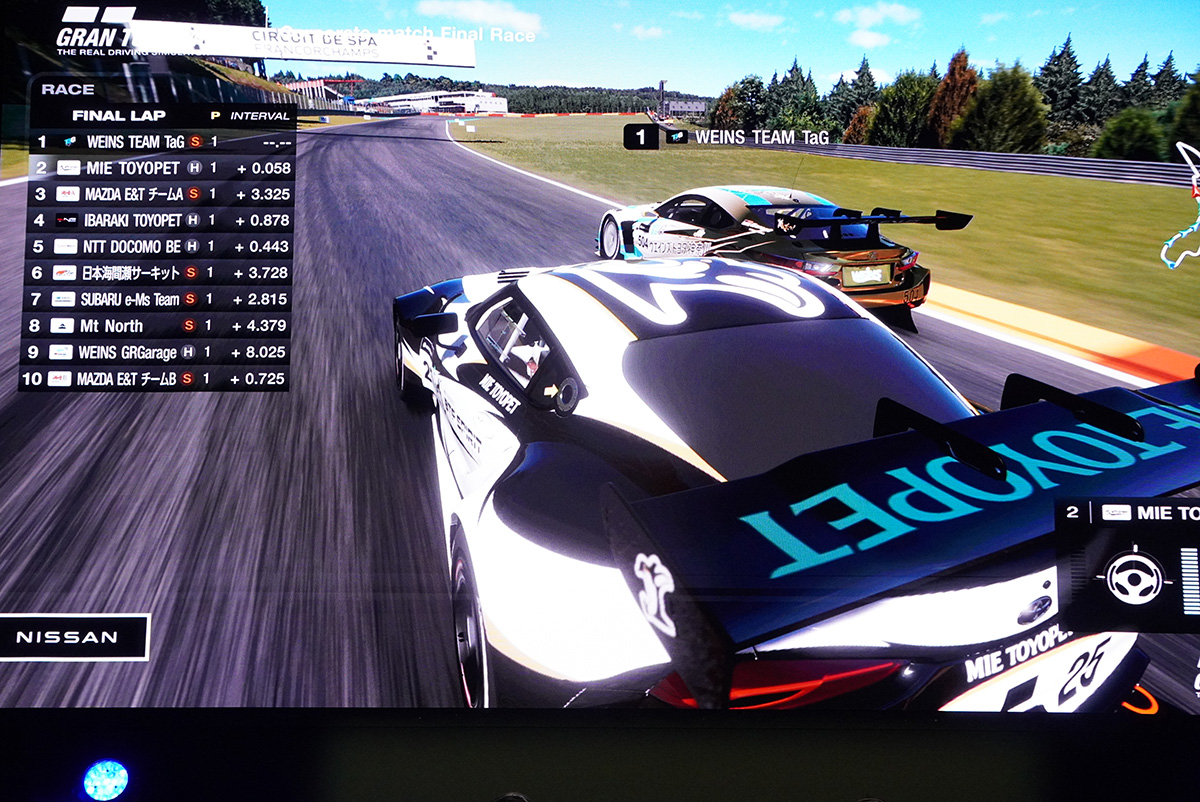Click the floating WEINS TEAM TaG name tag
1200x802 pixels.
[x=727, y=137]
